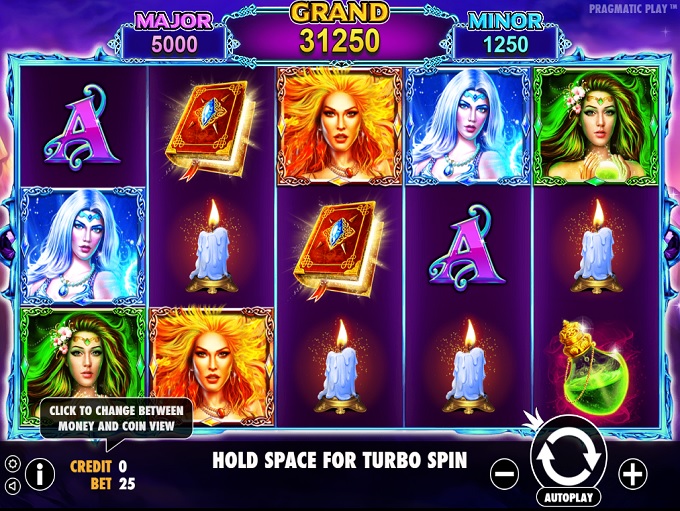Open the gear settings menu
680x511 pixels.
click(x=12, y=464)
